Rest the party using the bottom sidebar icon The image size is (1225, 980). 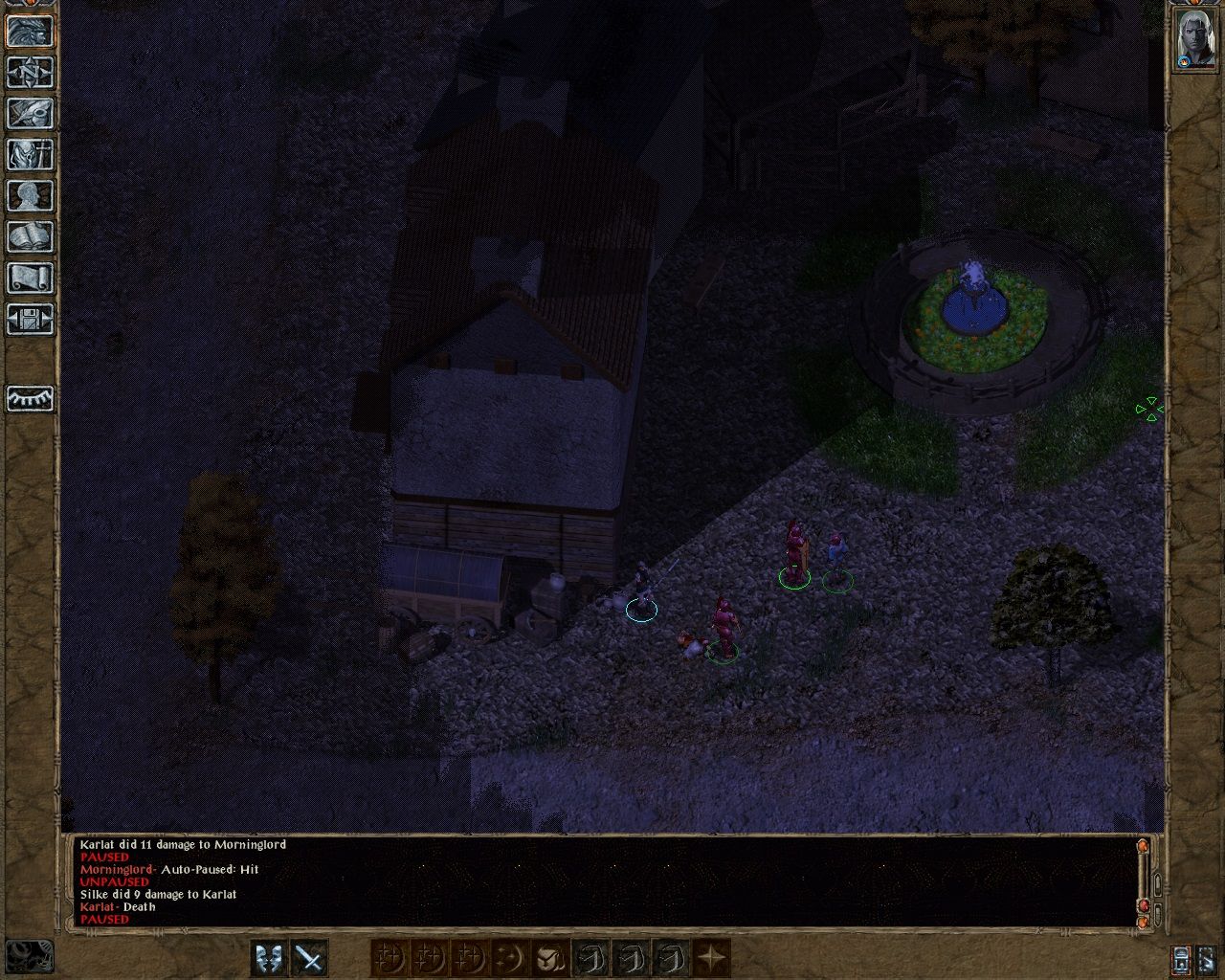point(29,398)
